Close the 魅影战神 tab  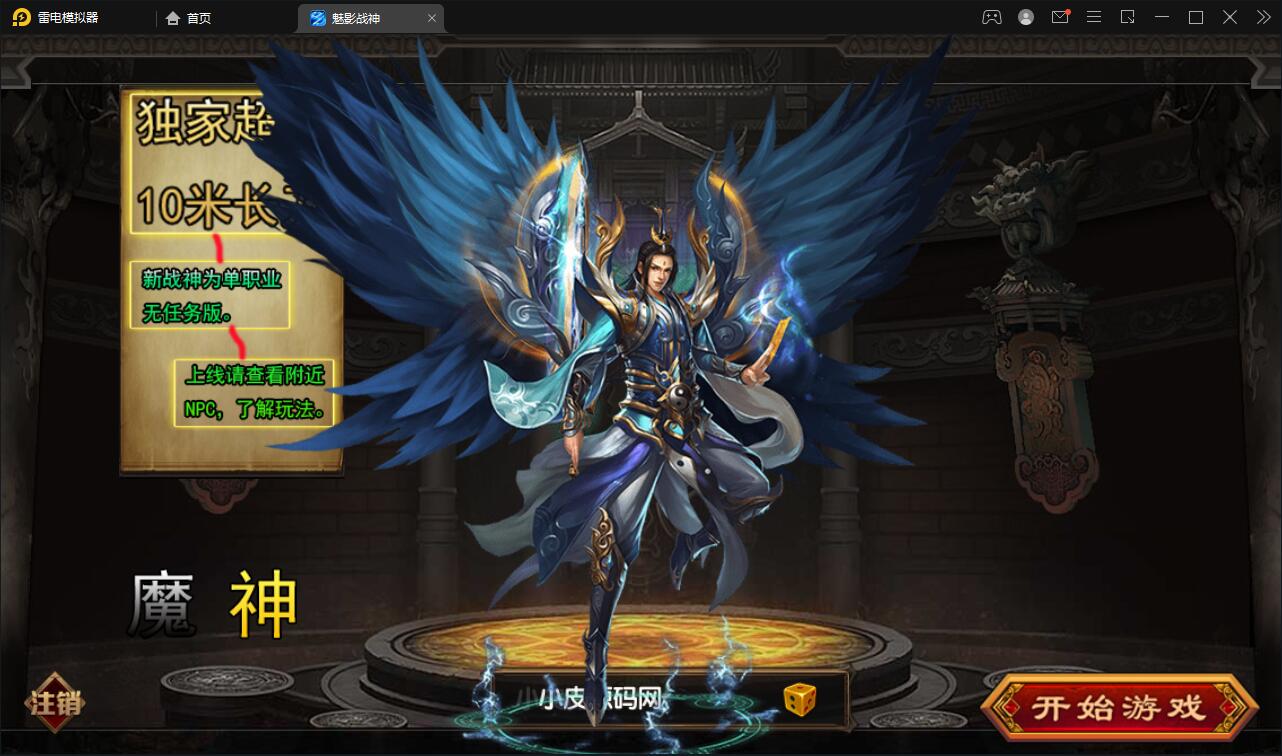tap(432, 17)
